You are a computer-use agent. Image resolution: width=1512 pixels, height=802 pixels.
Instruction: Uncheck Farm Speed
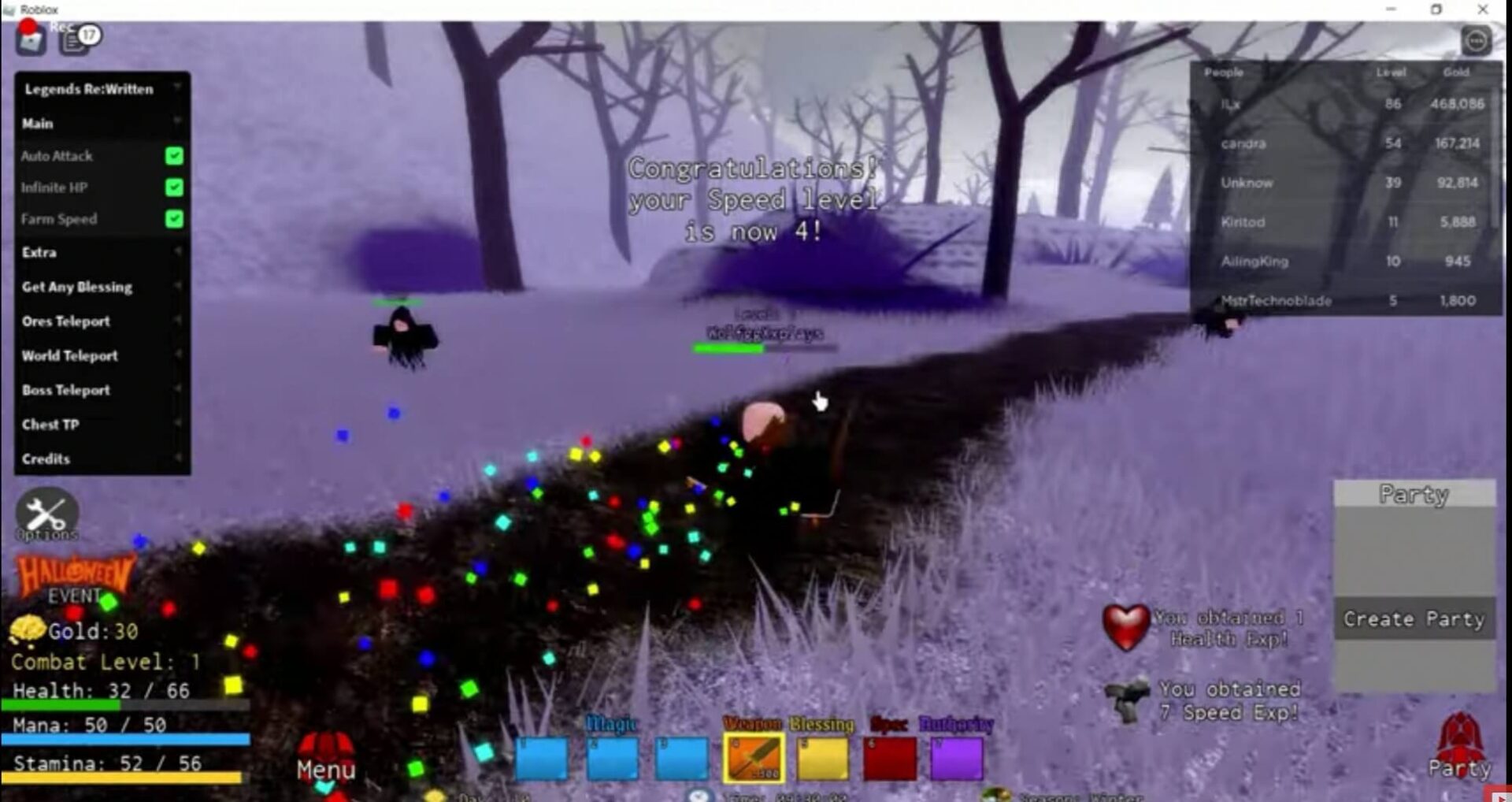click(172, 219)
